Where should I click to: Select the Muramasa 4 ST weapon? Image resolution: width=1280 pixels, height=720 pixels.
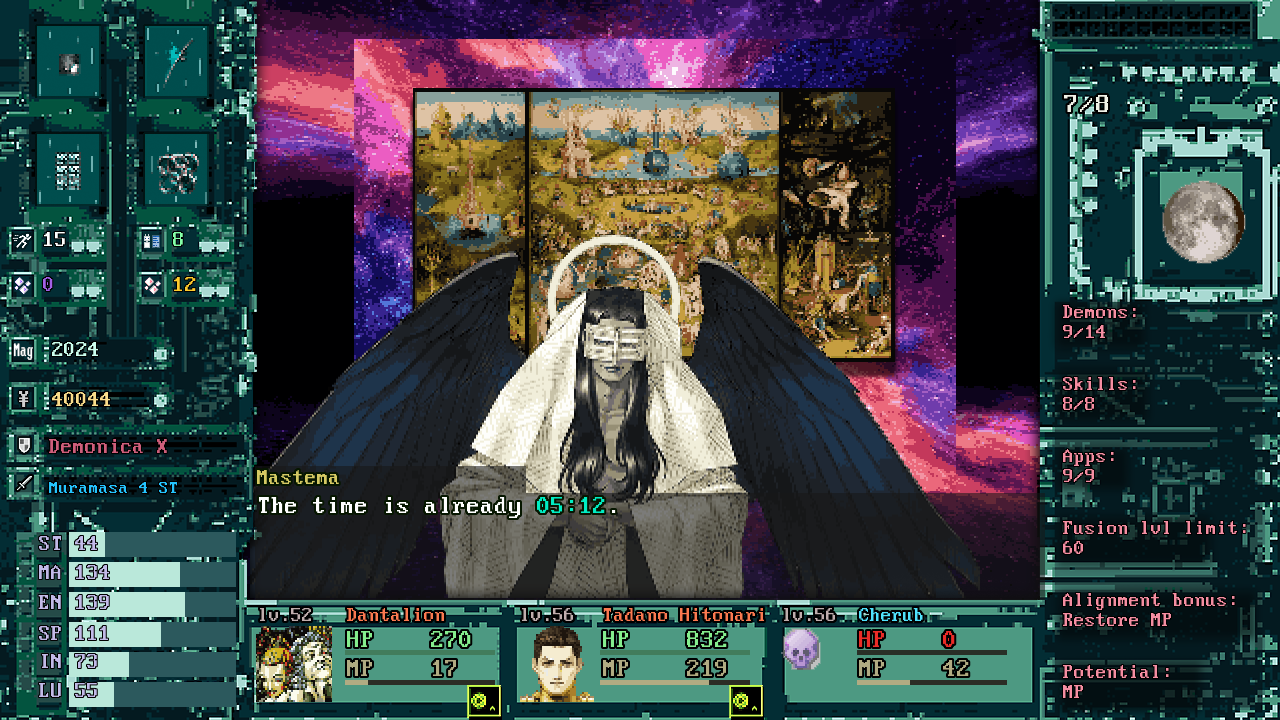[112, 487]
